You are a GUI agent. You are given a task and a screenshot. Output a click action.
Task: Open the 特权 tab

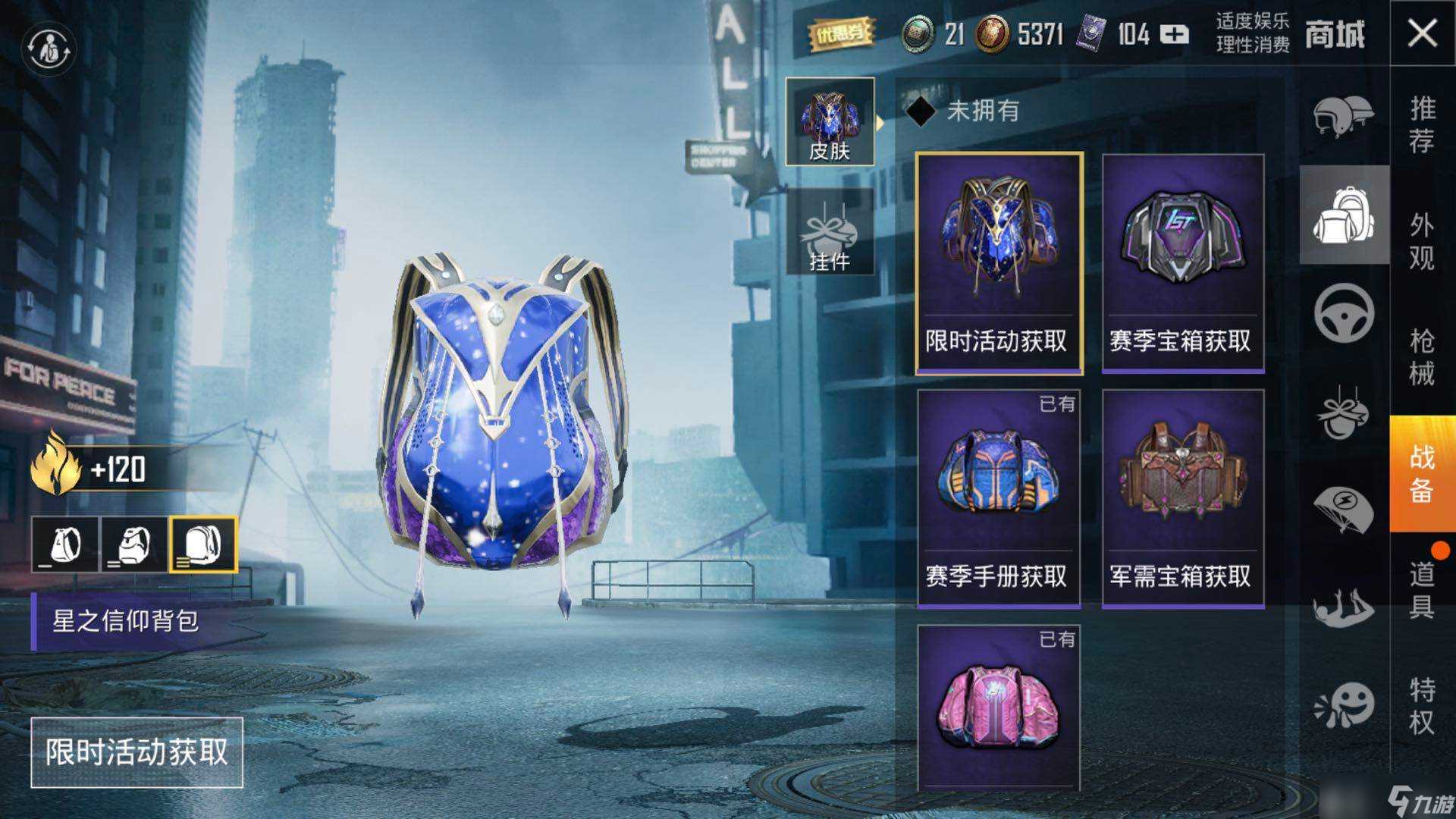[x=1422, y=705]
